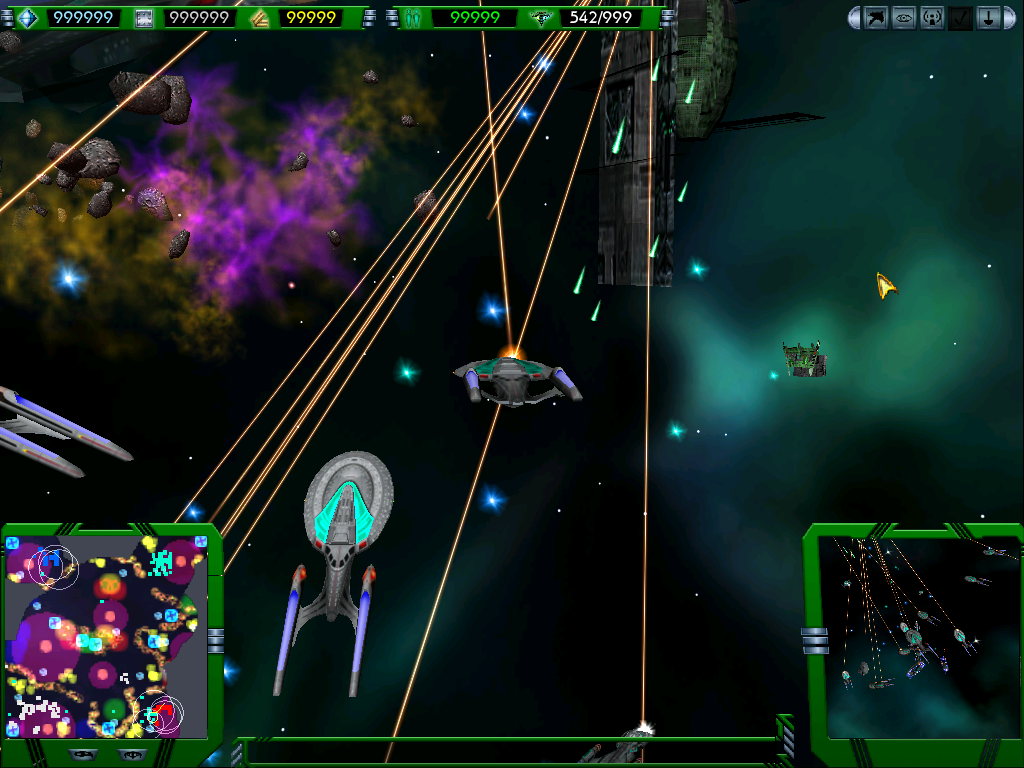The height and width of the screenshot is (768, 1024).
Task: Select the checkmark objectives button
Action: [960, 18]
